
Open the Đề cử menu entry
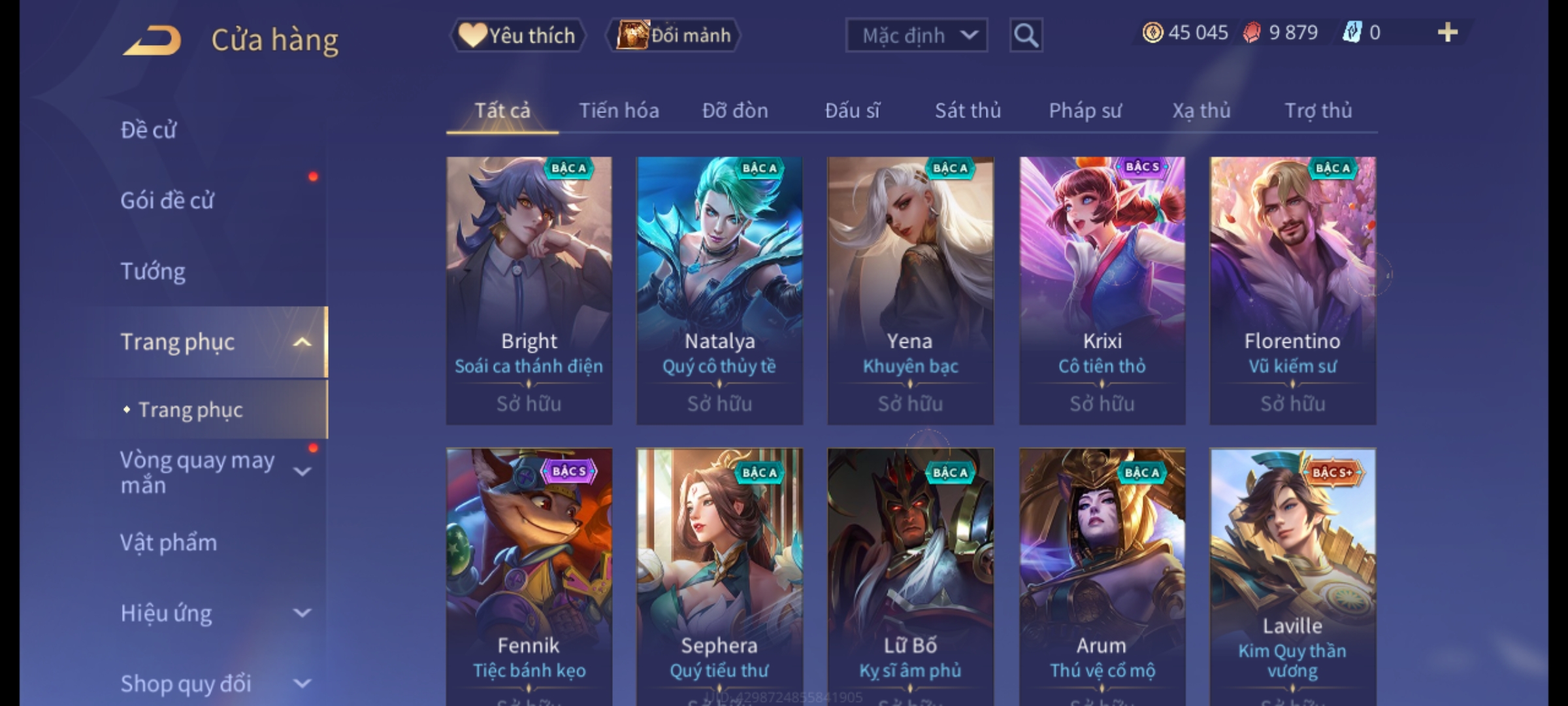click(x=149, y=130)
